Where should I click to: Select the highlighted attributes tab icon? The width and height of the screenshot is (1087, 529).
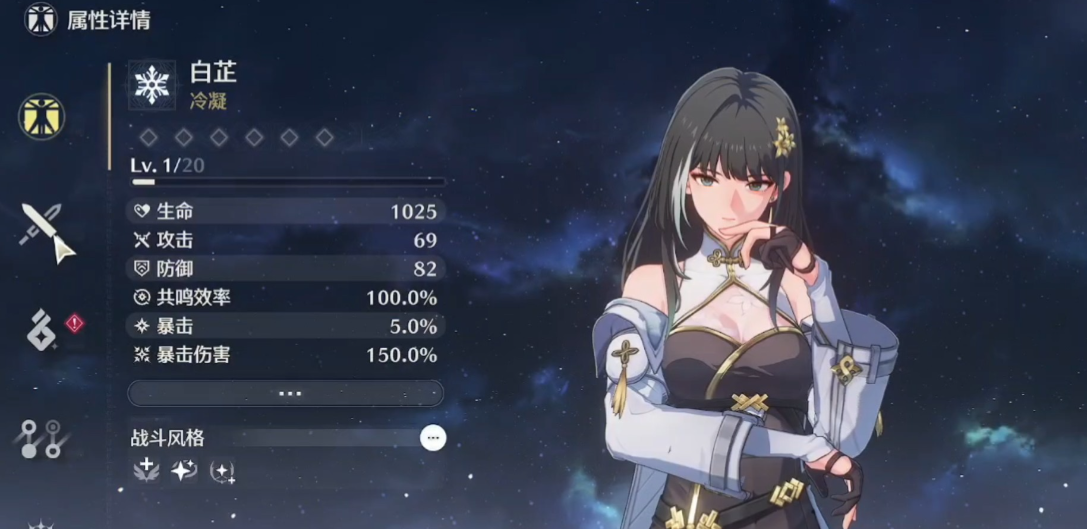point(41,116)
